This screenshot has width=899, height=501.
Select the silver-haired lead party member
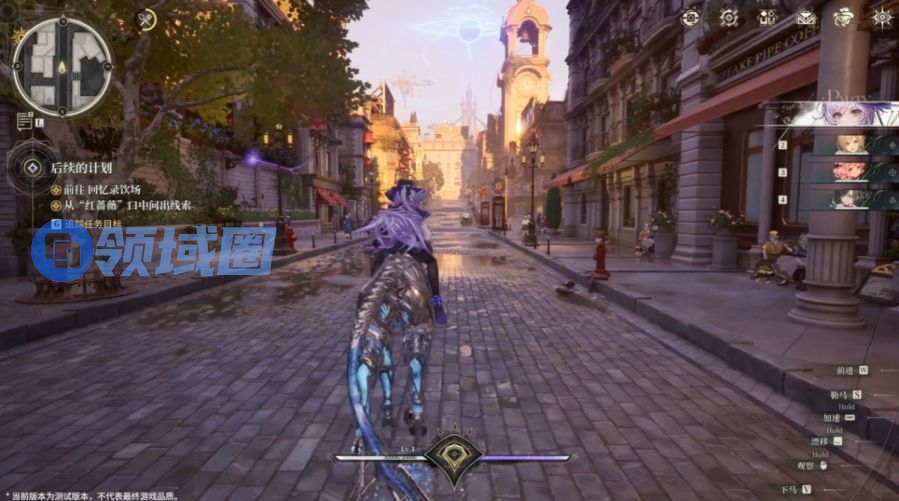click(838, 113)
